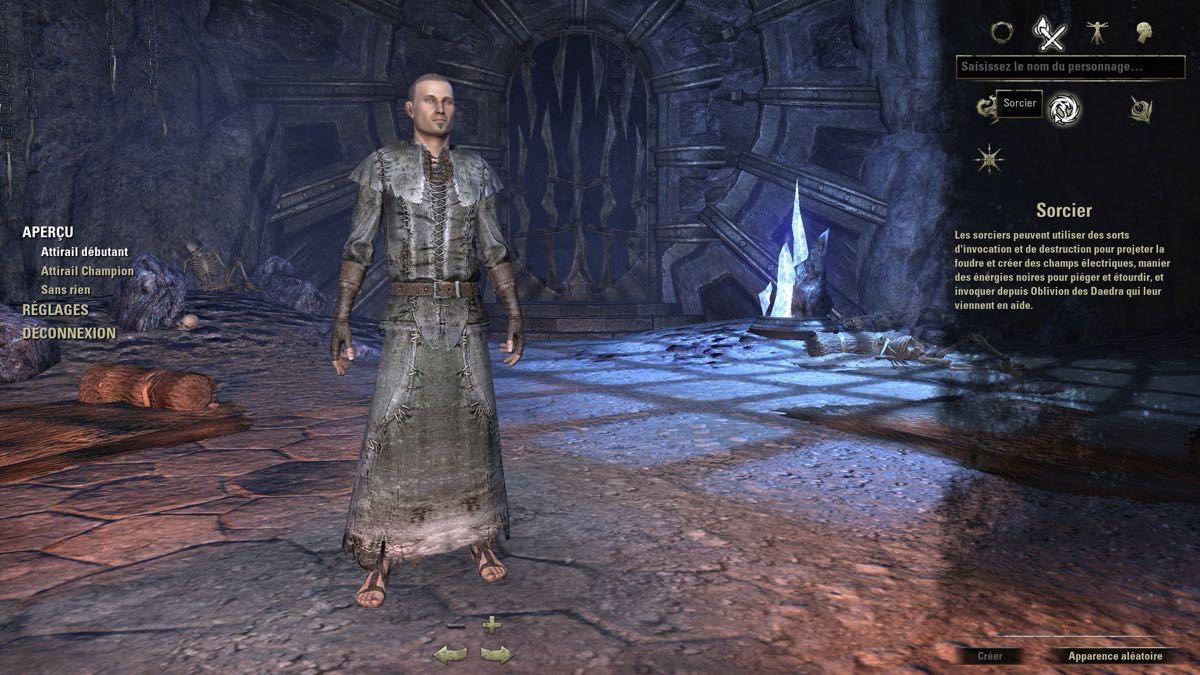Rotate character with the right arrow
This screenshot has width=1200, height=675.
pyautogui.click(x=497, y=655)
